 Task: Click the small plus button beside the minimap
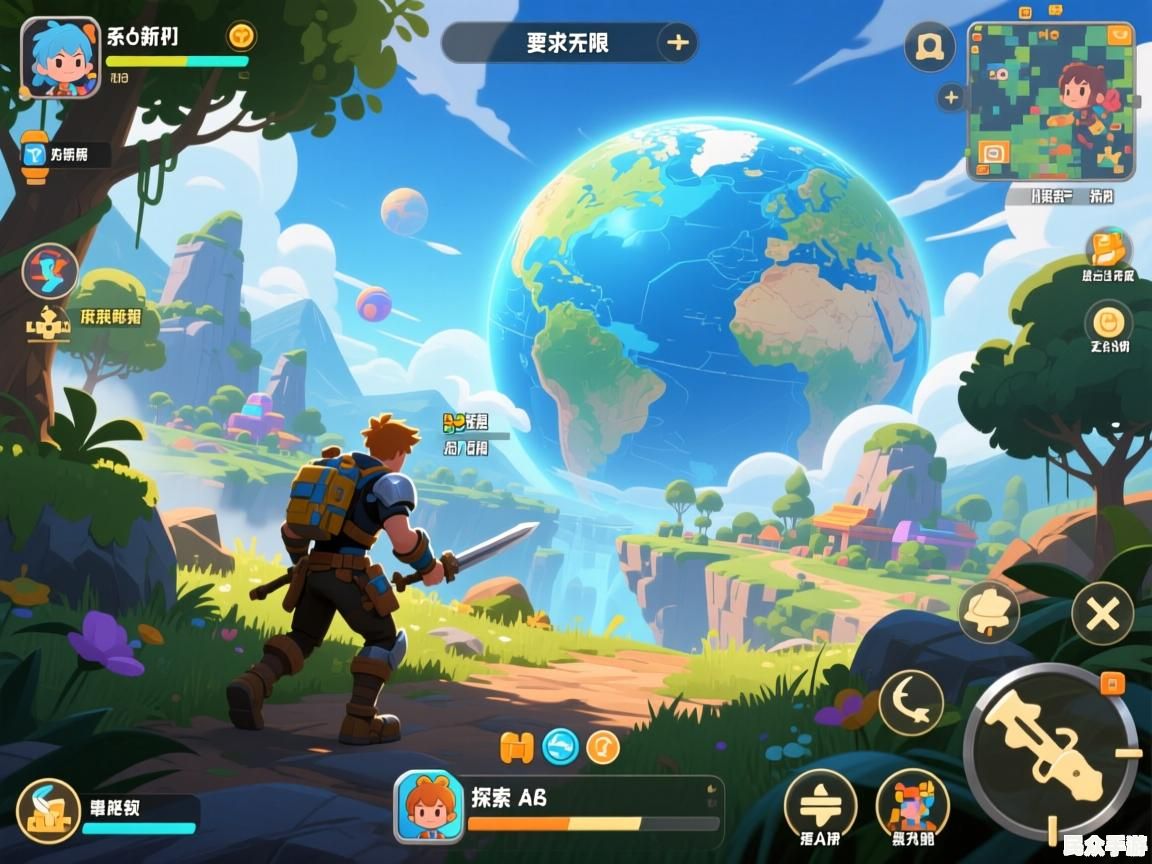[x=951, y=98]
